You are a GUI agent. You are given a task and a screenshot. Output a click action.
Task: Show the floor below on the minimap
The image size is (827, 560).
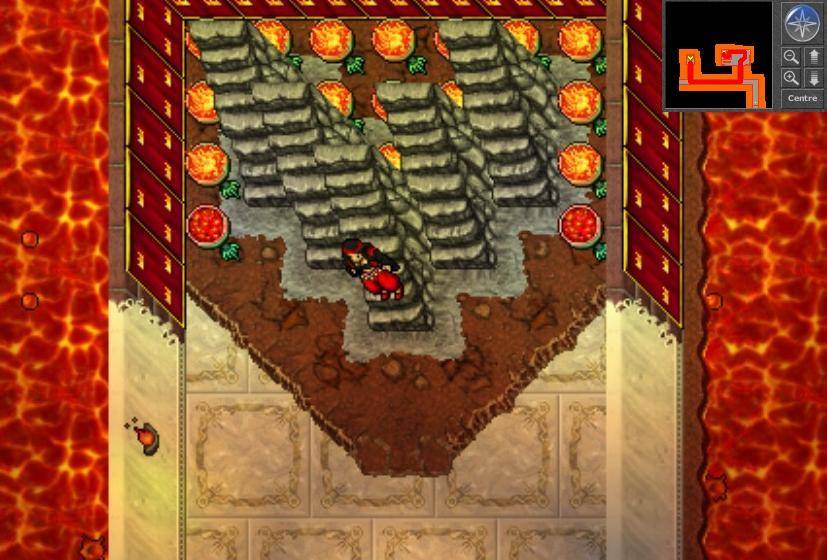click(813, 77)
